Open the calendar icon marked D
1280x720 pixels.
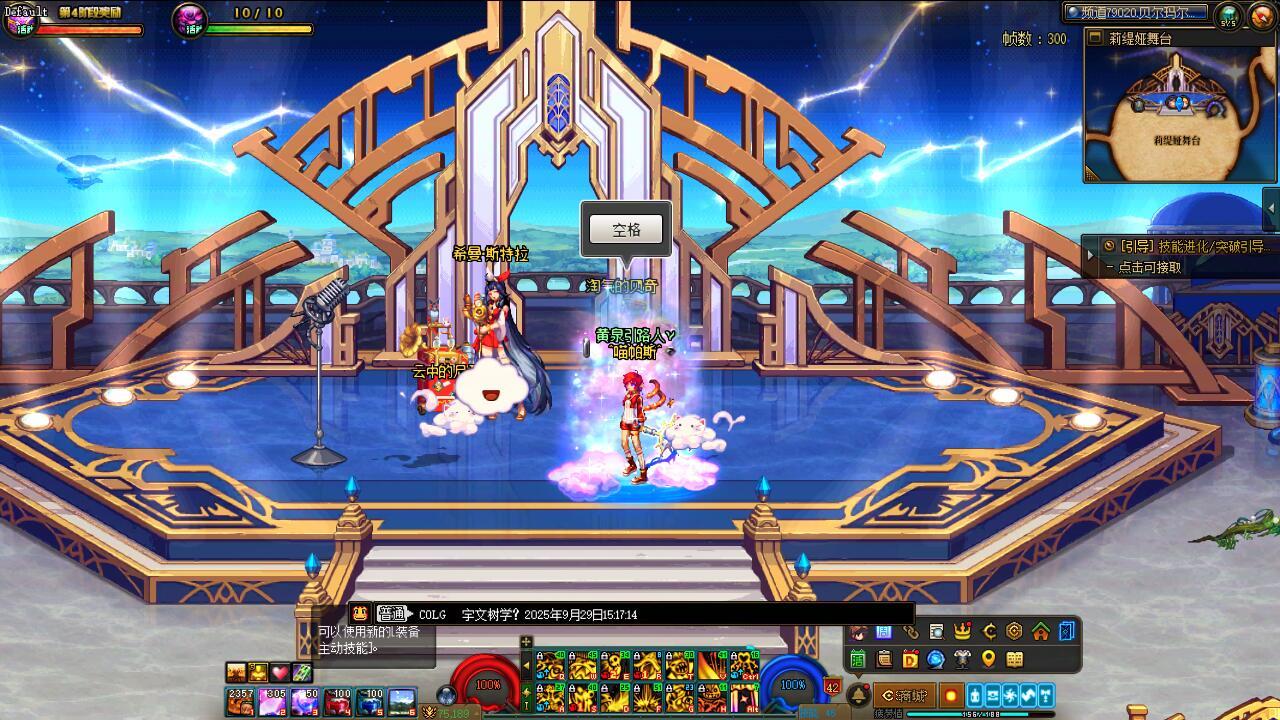[910, 659]
